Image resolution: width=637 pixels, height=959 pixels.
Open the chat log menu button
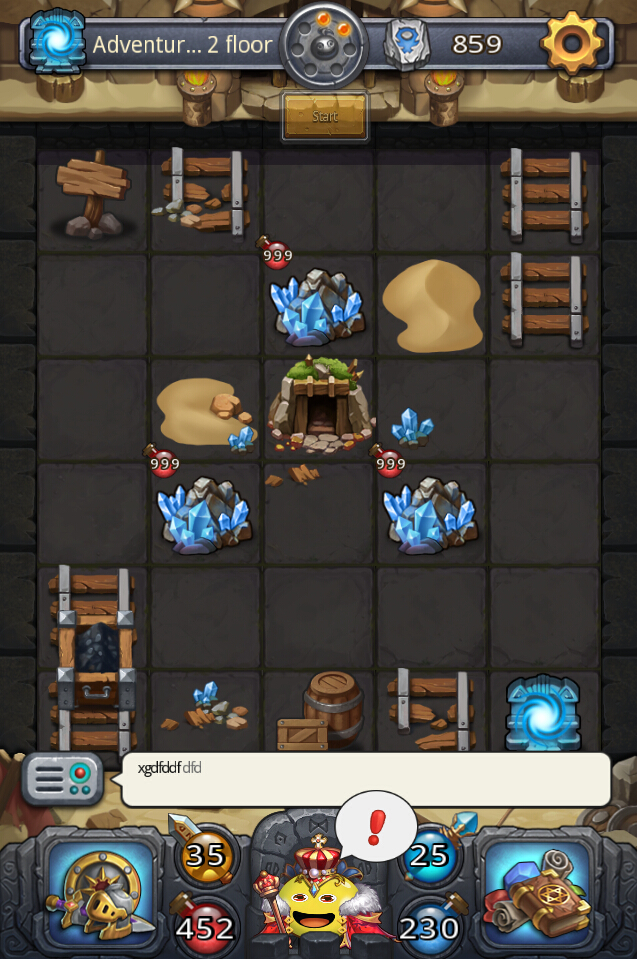(x=62, y=779)
